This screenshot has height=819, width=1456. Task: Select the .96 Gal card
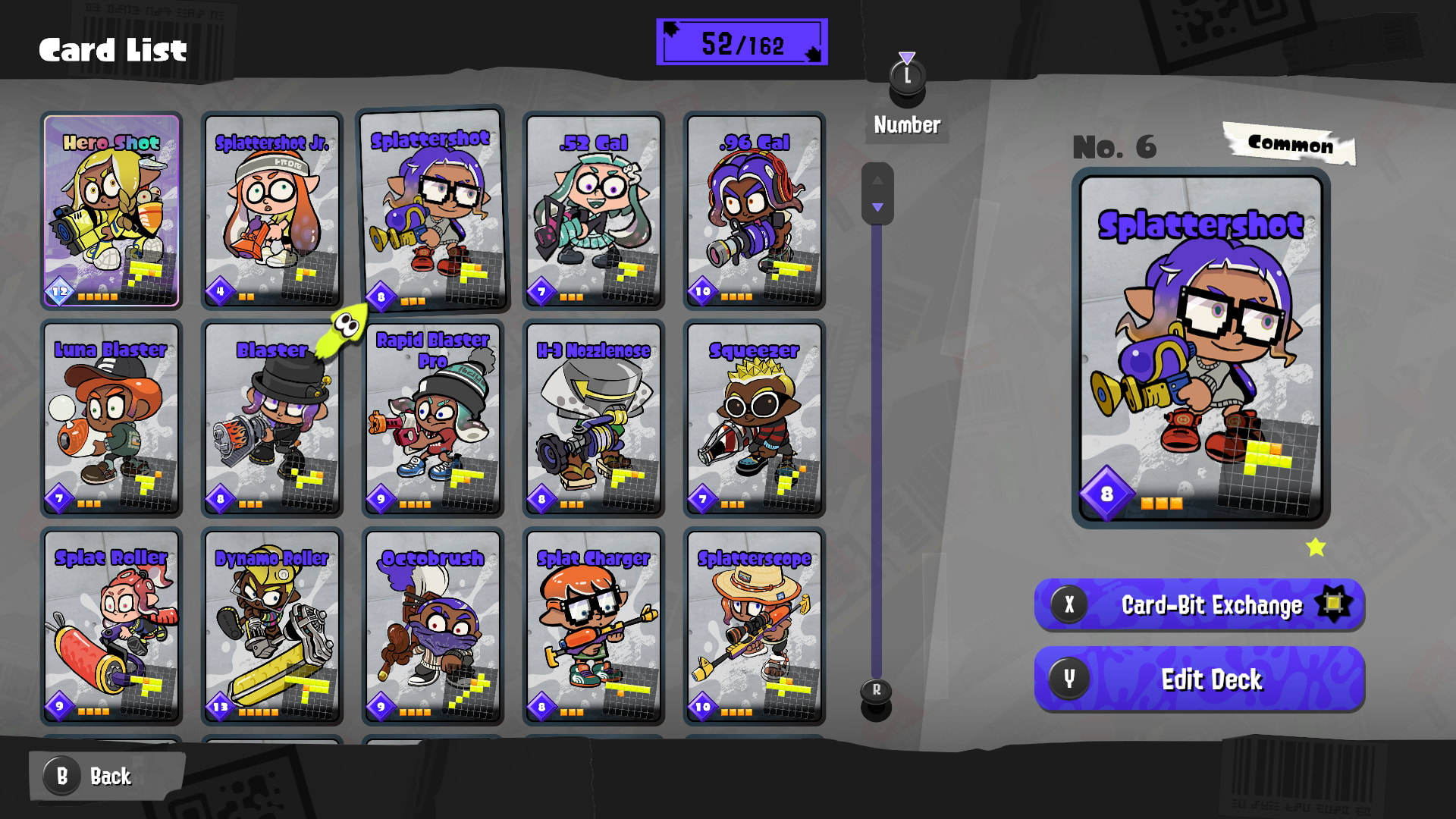click(755, 212)
